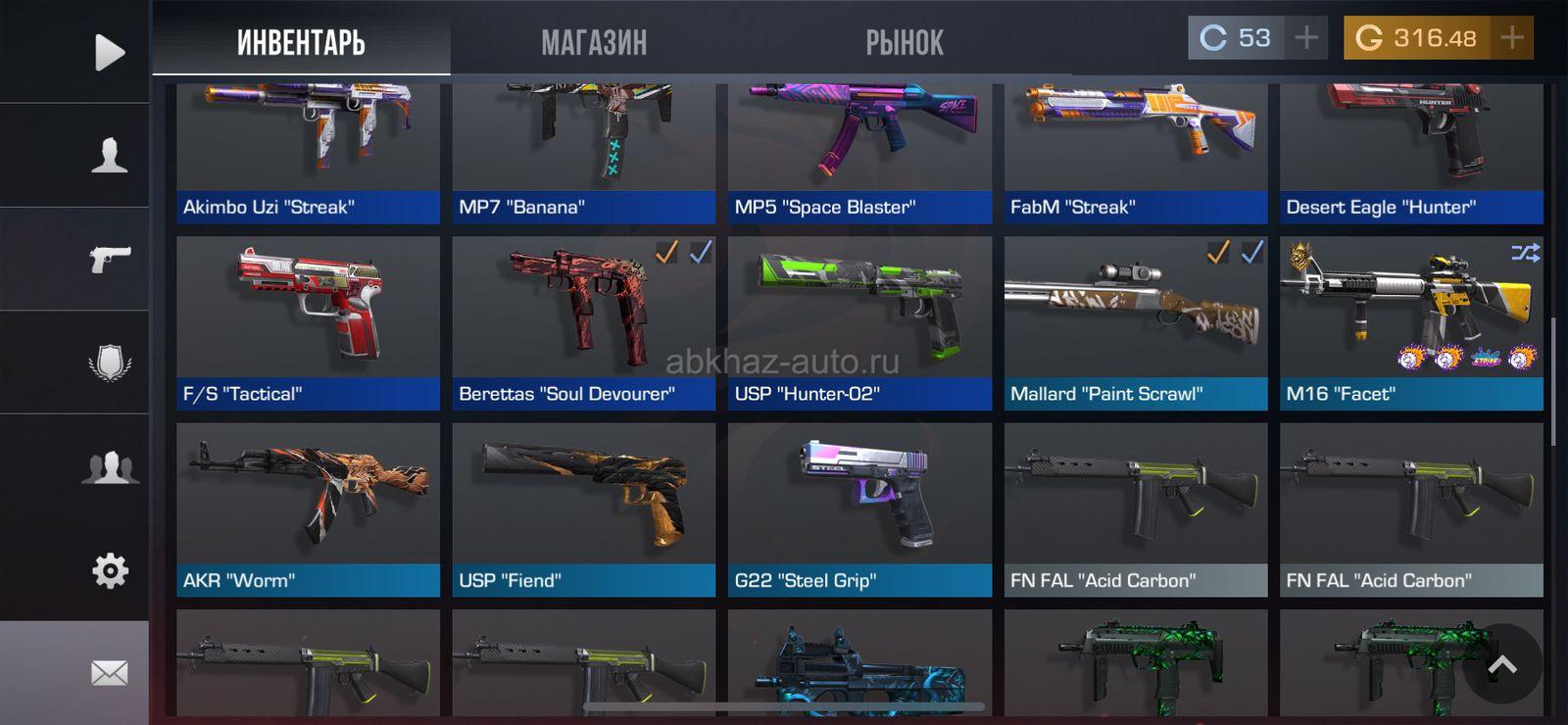Click the scroll-to-top arrow button

pos(1501,664)
